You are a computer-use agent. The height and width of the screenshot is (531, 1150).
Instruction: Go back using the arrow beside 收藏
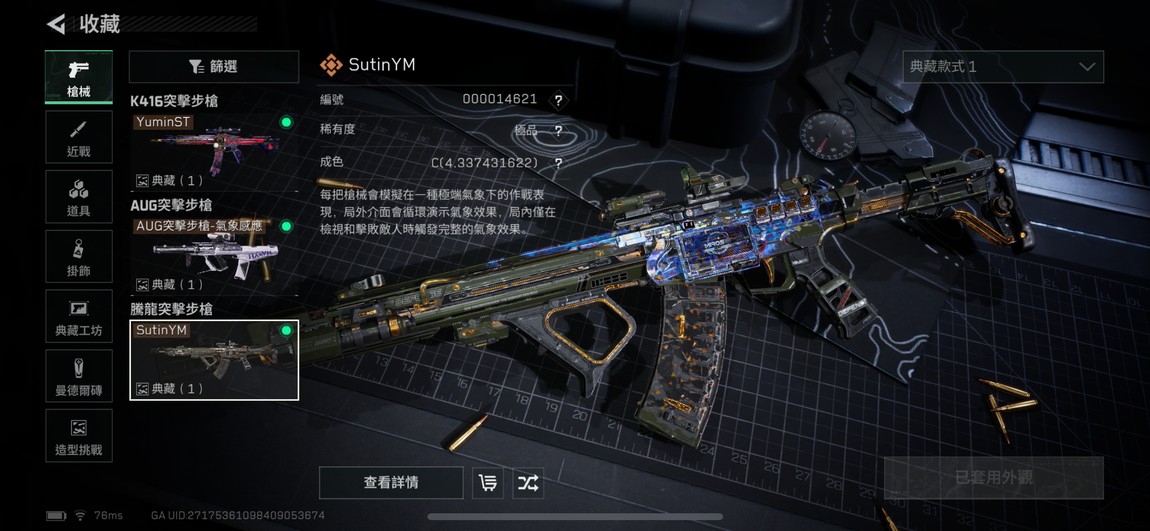point(57,24)
